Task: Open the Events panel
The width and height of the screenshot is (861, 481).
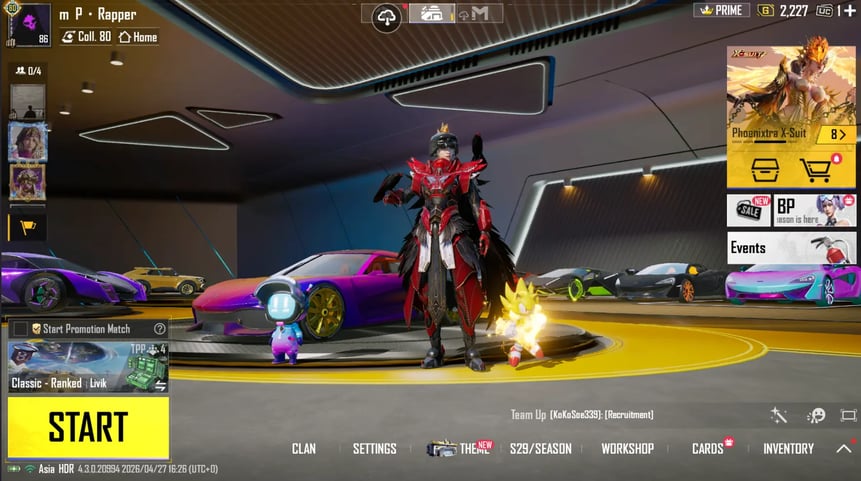Action: pos(791,248)
